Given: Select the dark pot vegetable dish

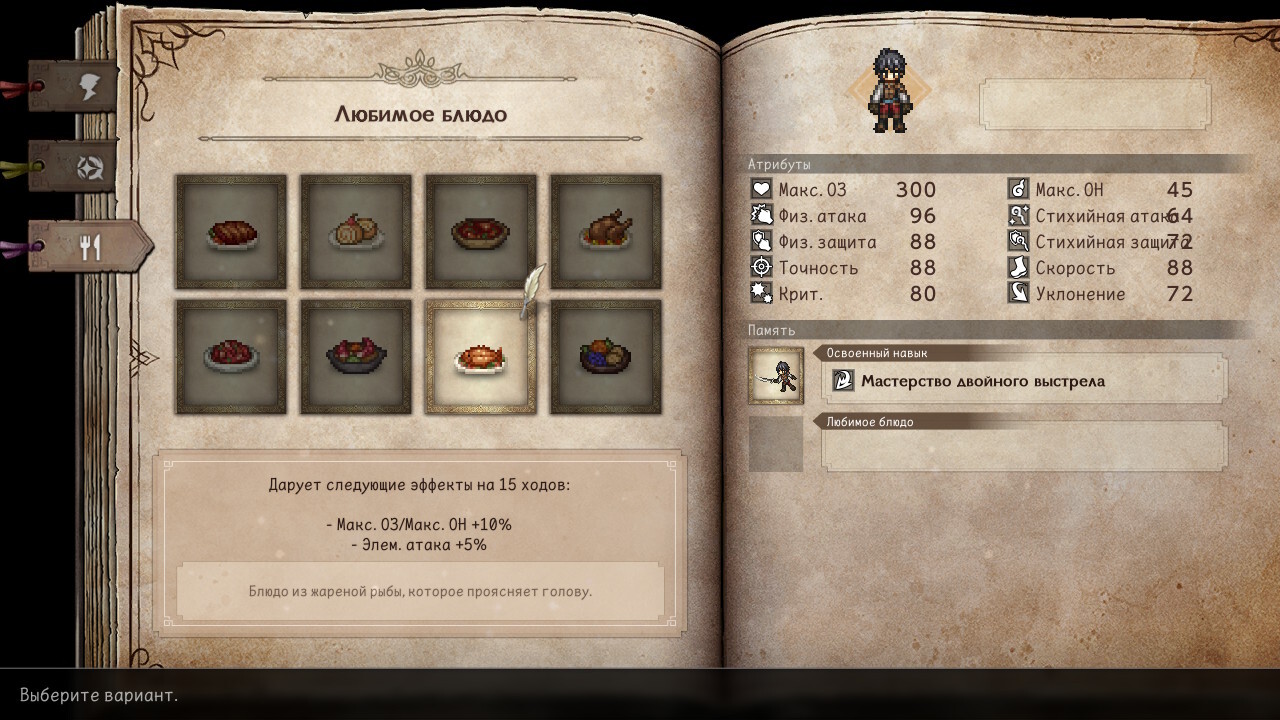Looking at the screenshot, I should click(356, 357).
